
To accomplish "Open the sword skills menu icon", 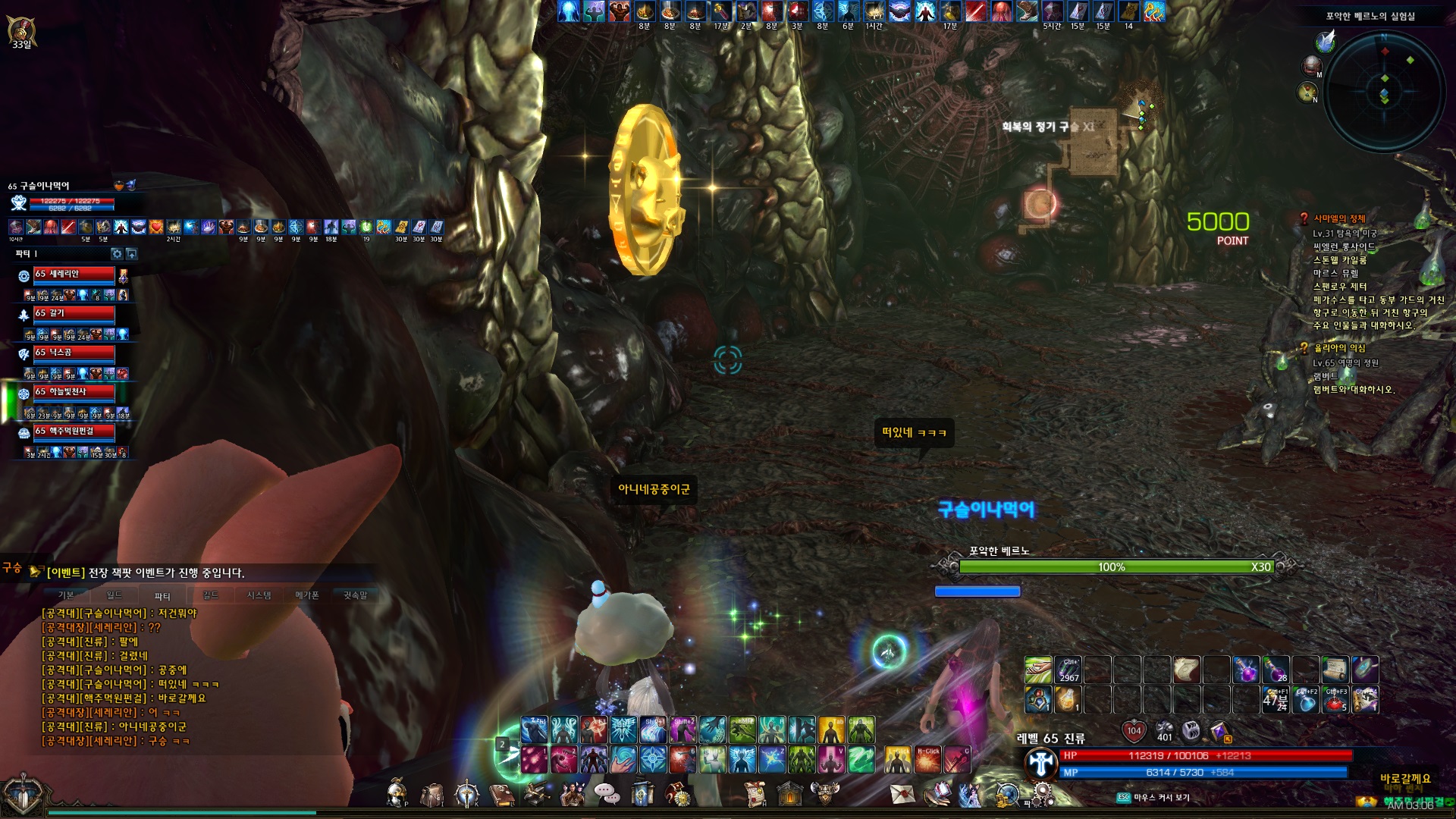I will tap(466, 794).
